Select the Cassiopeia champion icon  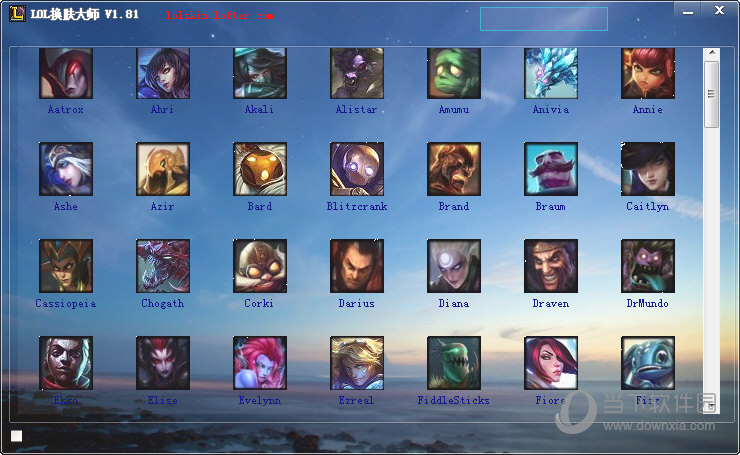(66, 265)
